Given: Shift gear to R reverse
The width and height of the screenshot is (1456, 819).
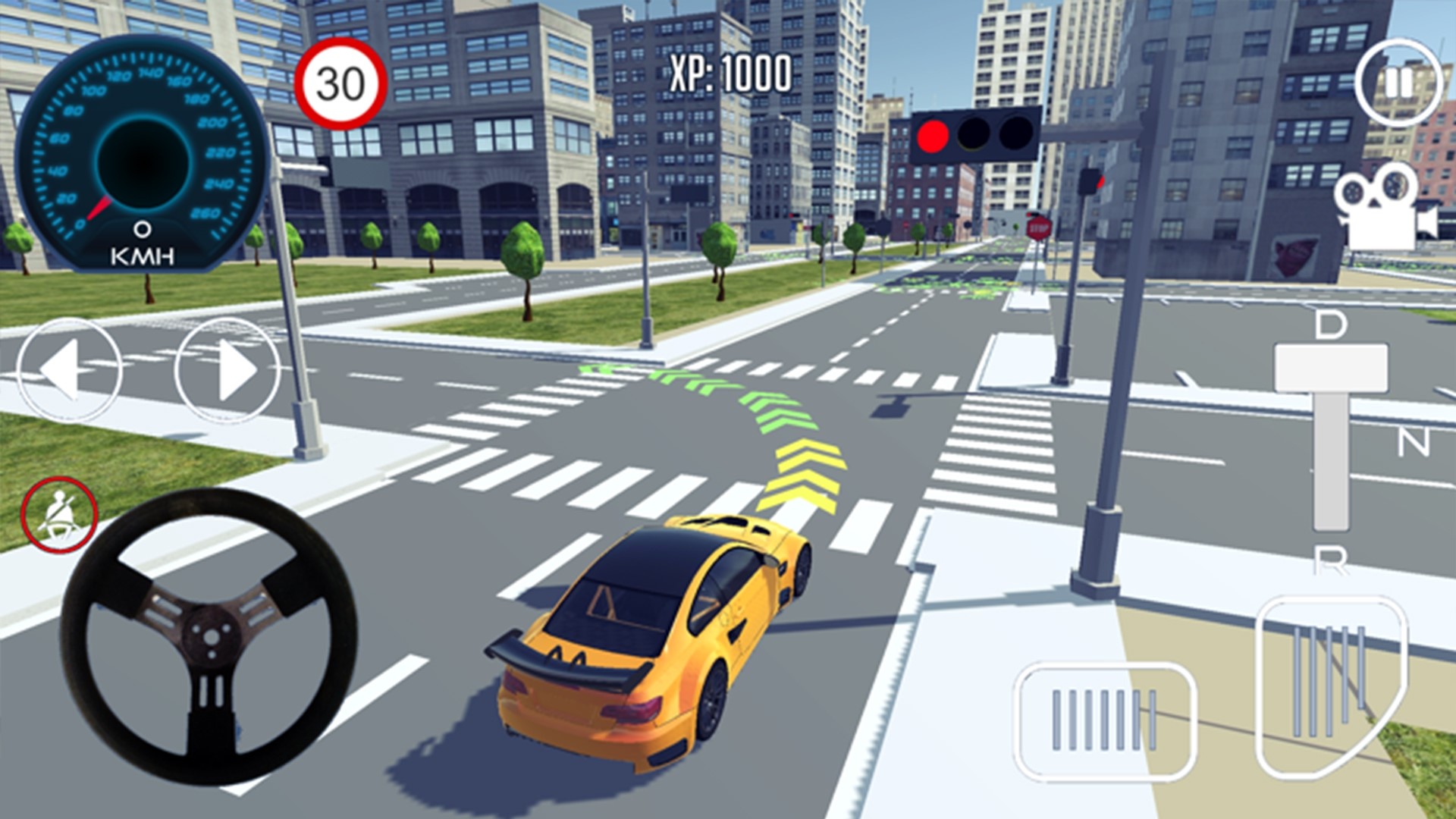Looking at the screenshot, I should click(x=1331, y=560).
